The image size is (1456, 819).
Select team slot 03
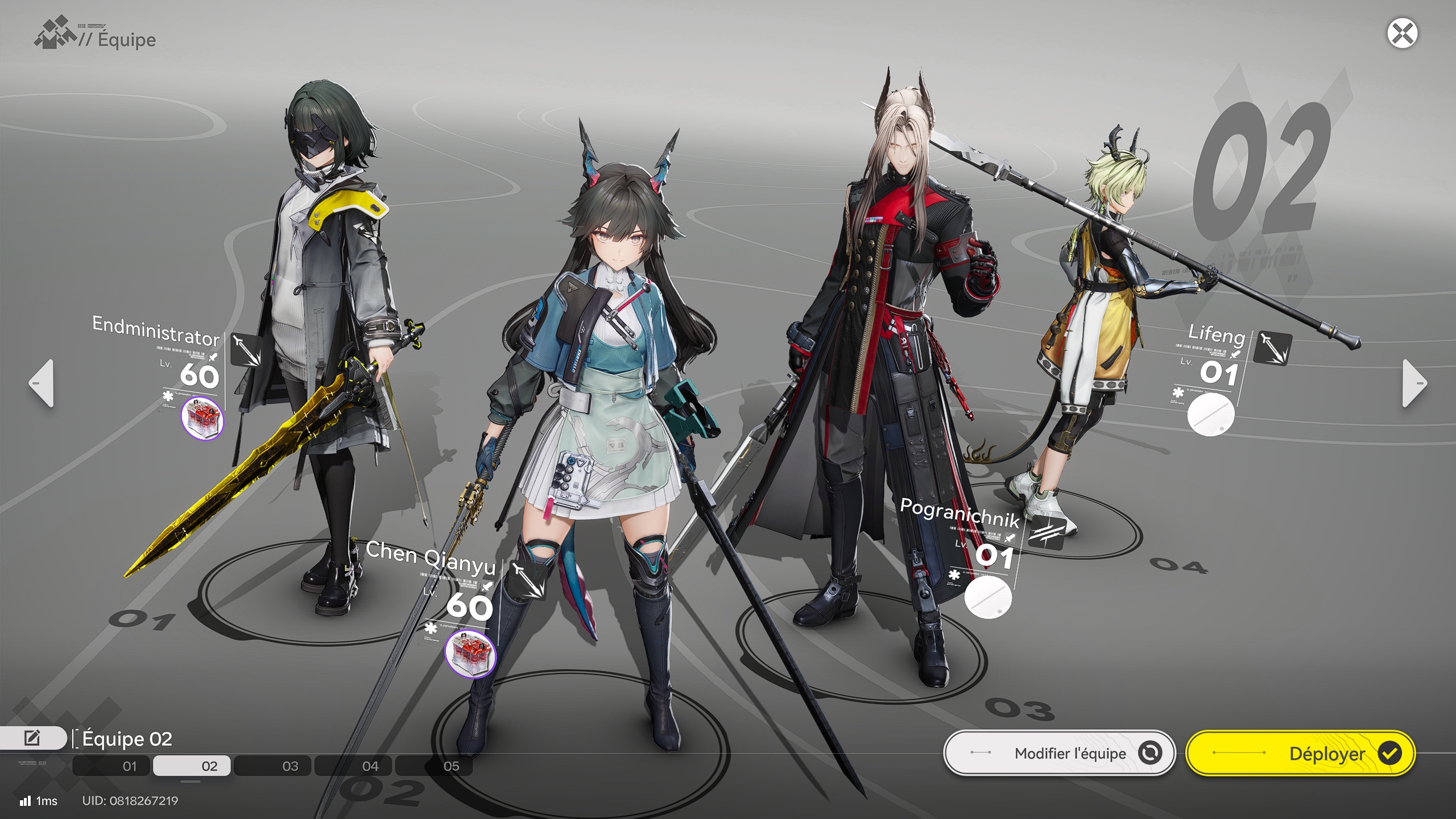(290, 766)
